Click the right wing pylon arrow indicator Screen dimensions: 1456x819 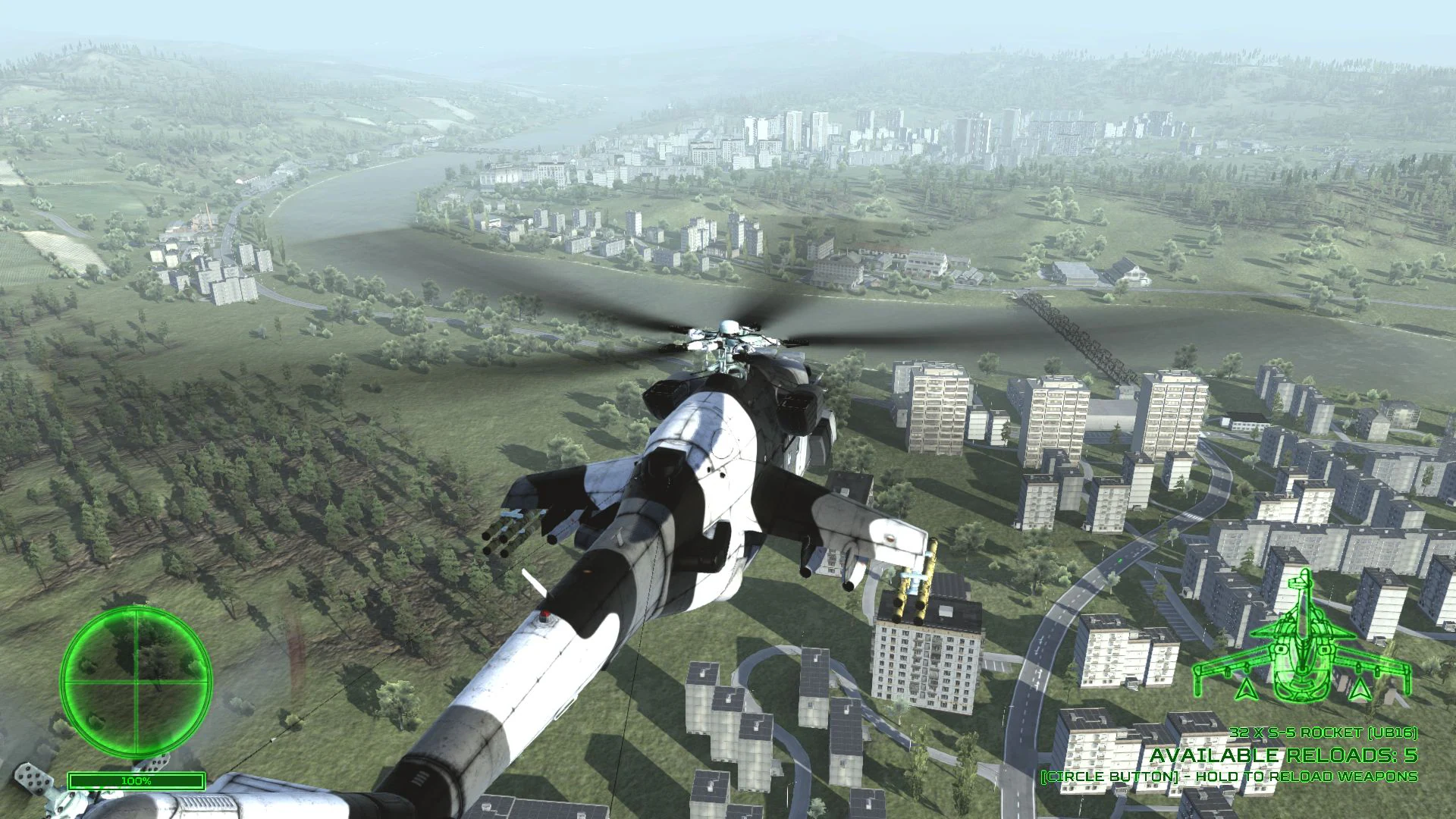pos(1360,688)
